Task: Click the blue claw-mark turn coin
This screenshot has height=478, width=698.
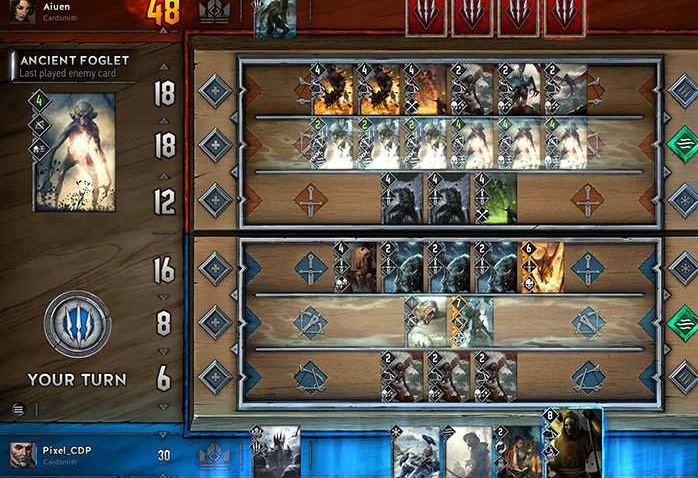Action: click(77, 324)
